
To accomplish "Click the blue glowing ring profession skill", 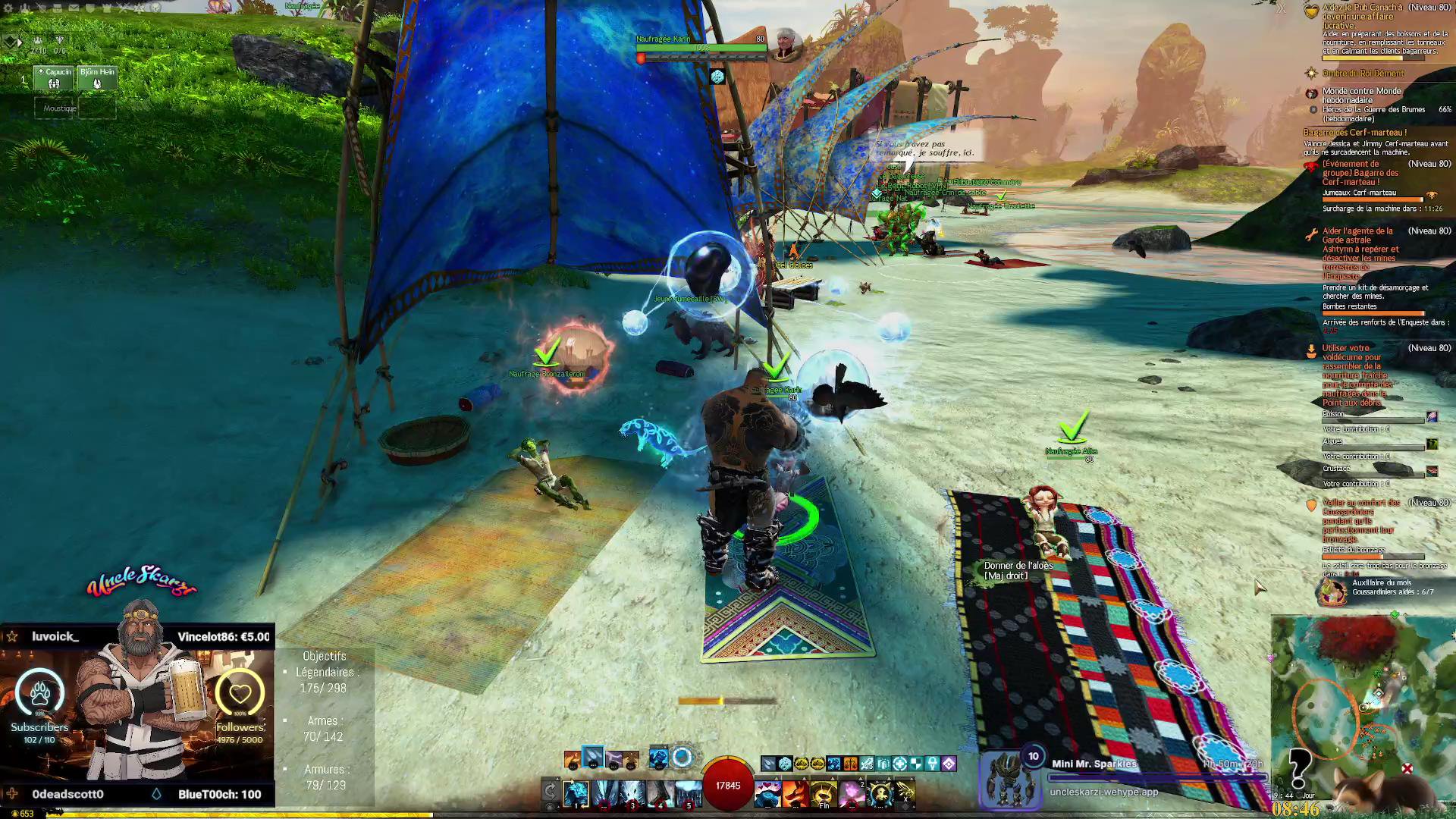I will [682, 757].
